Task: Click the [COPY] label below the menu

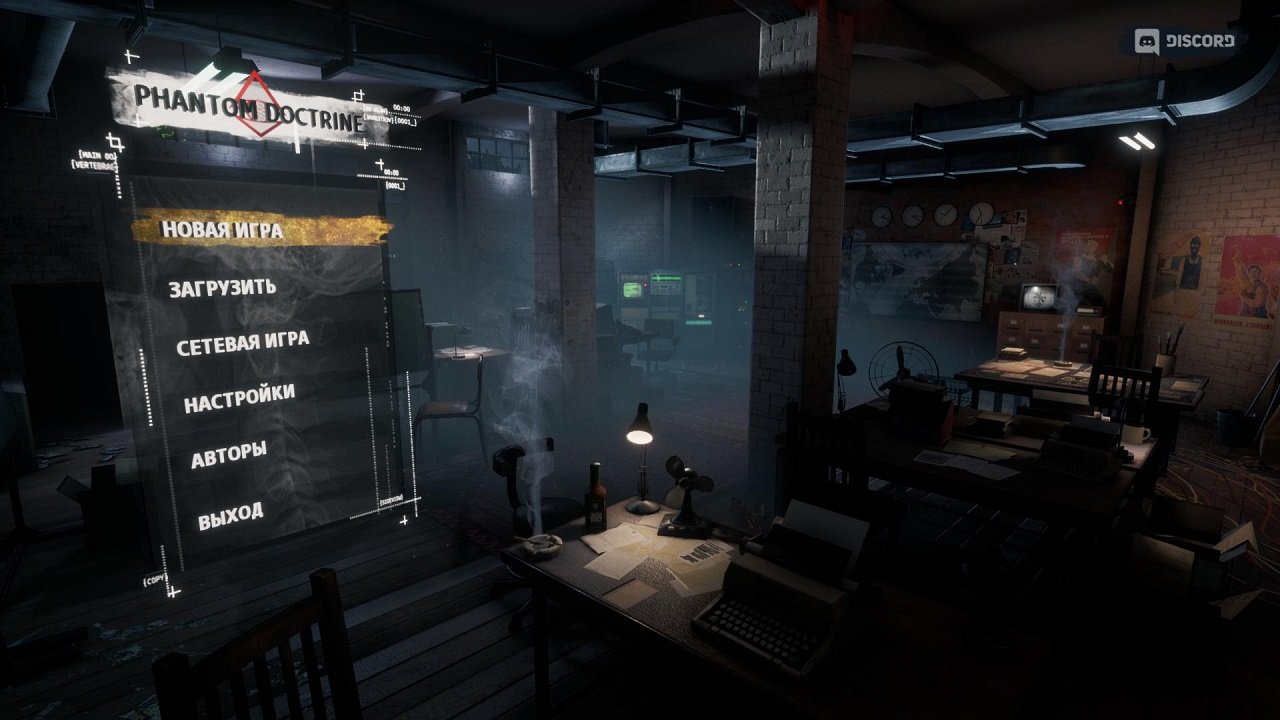Action: click(x=154, y=580)
